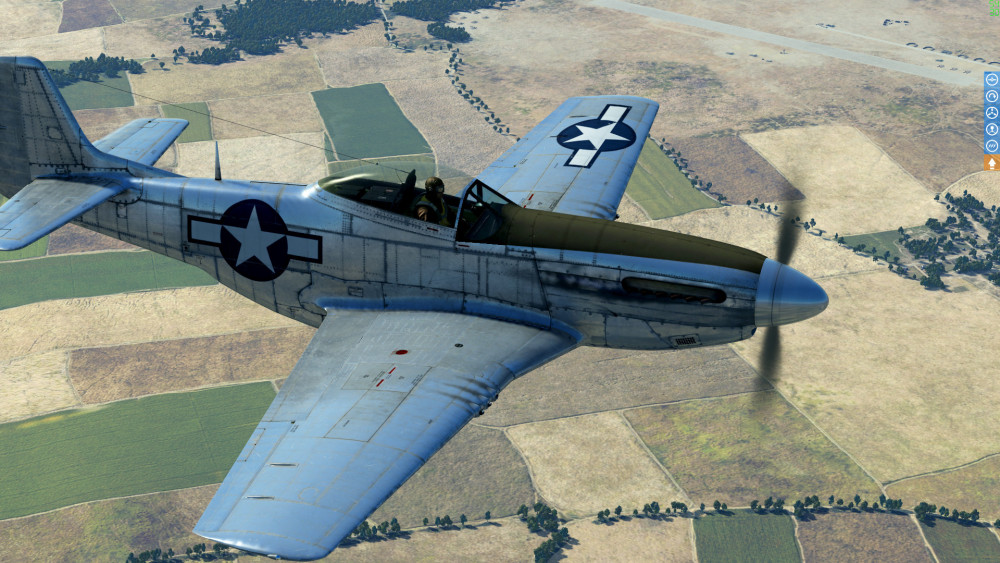The height and width of the screenshot is (563, 1000).
Task: Toggle the triple slash icon in the toolbar
Action: 992,145
